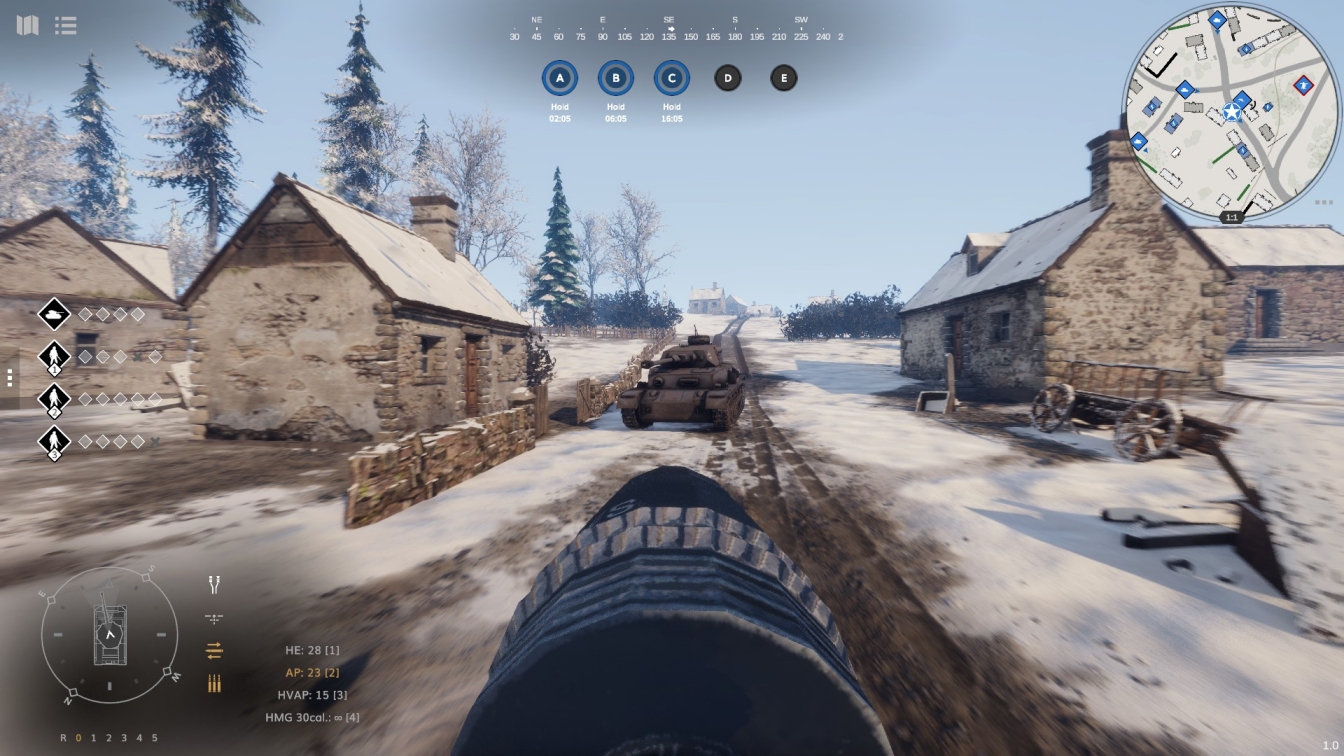Screen dimensions: 1344x756
Task: Select infantry squad 2 icon
Action: click(x=54, y=399)
